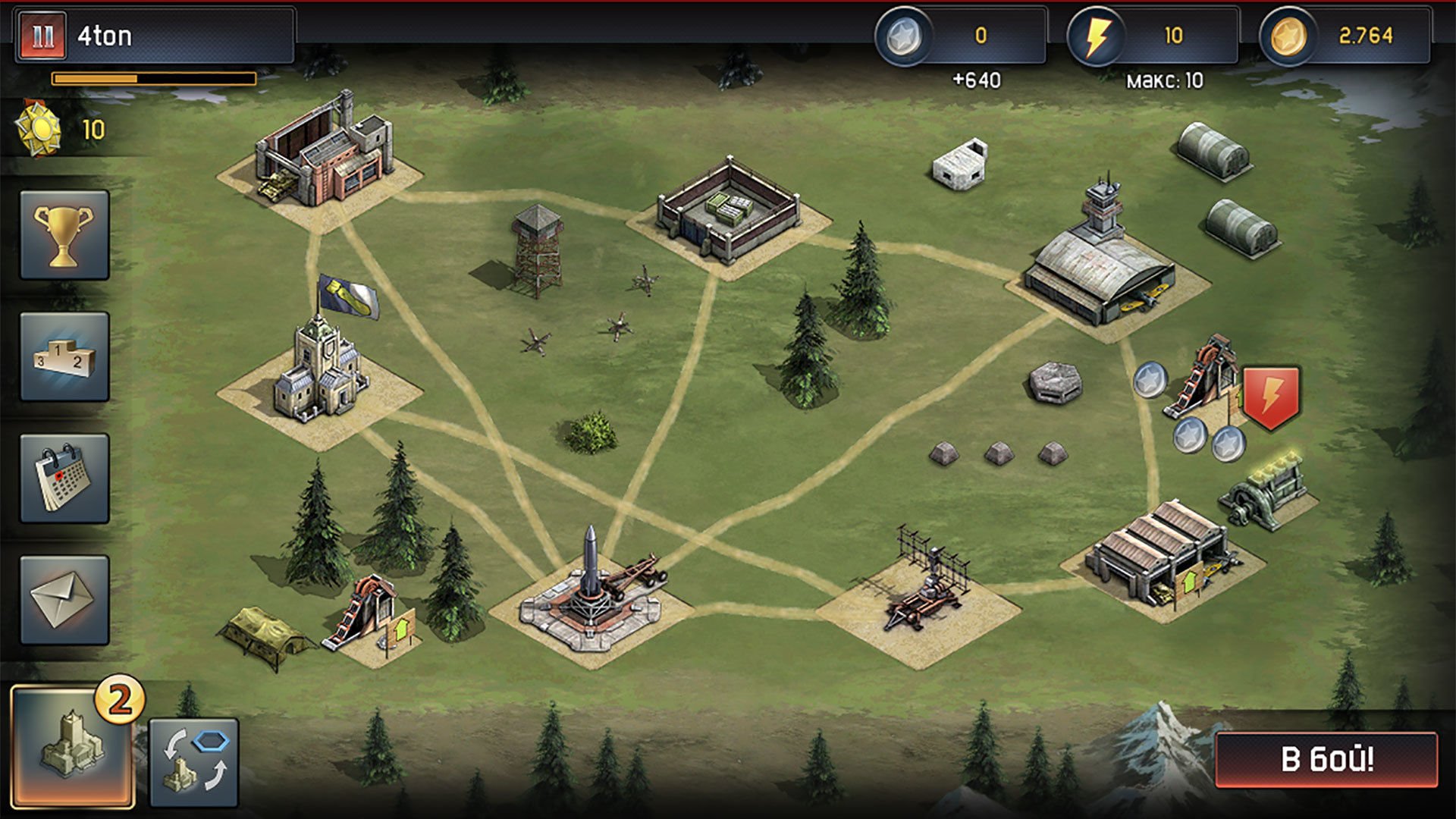The height and width of the screenshot is (819, 1456).
Task: Click the red pause button
Action: point(42,36)
